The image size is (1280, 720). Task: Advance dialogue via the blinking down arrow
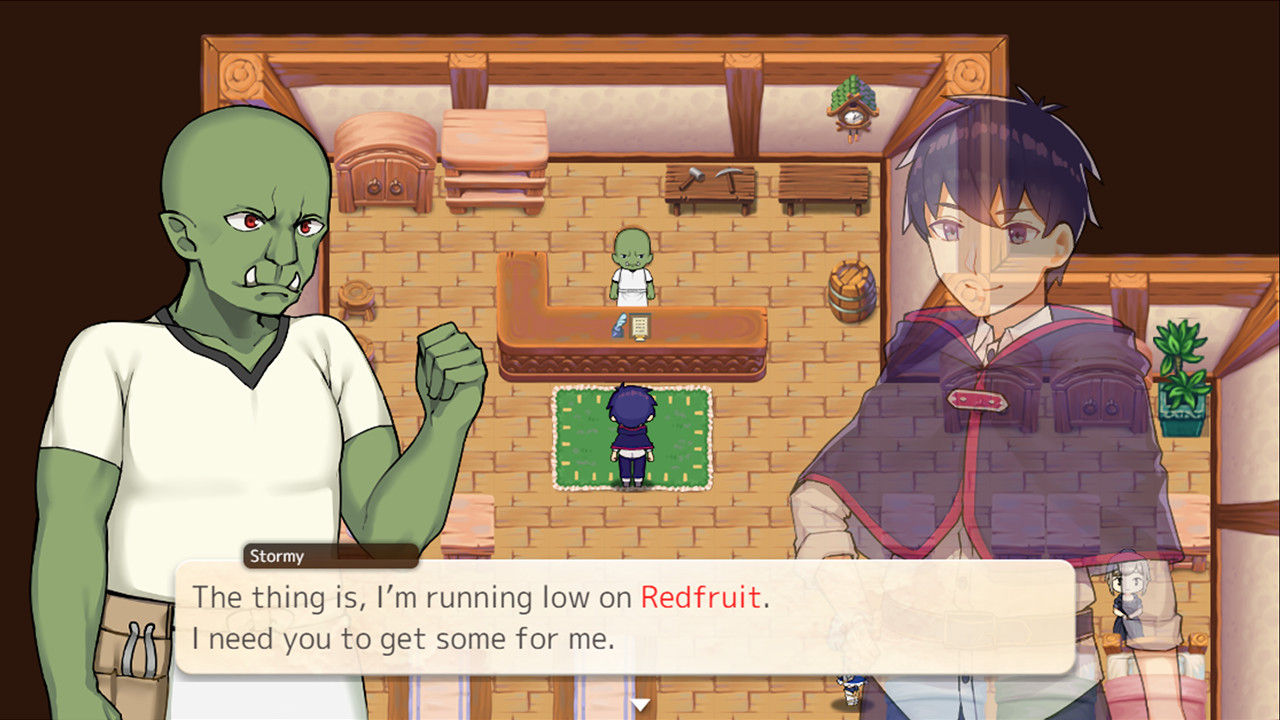639,703
